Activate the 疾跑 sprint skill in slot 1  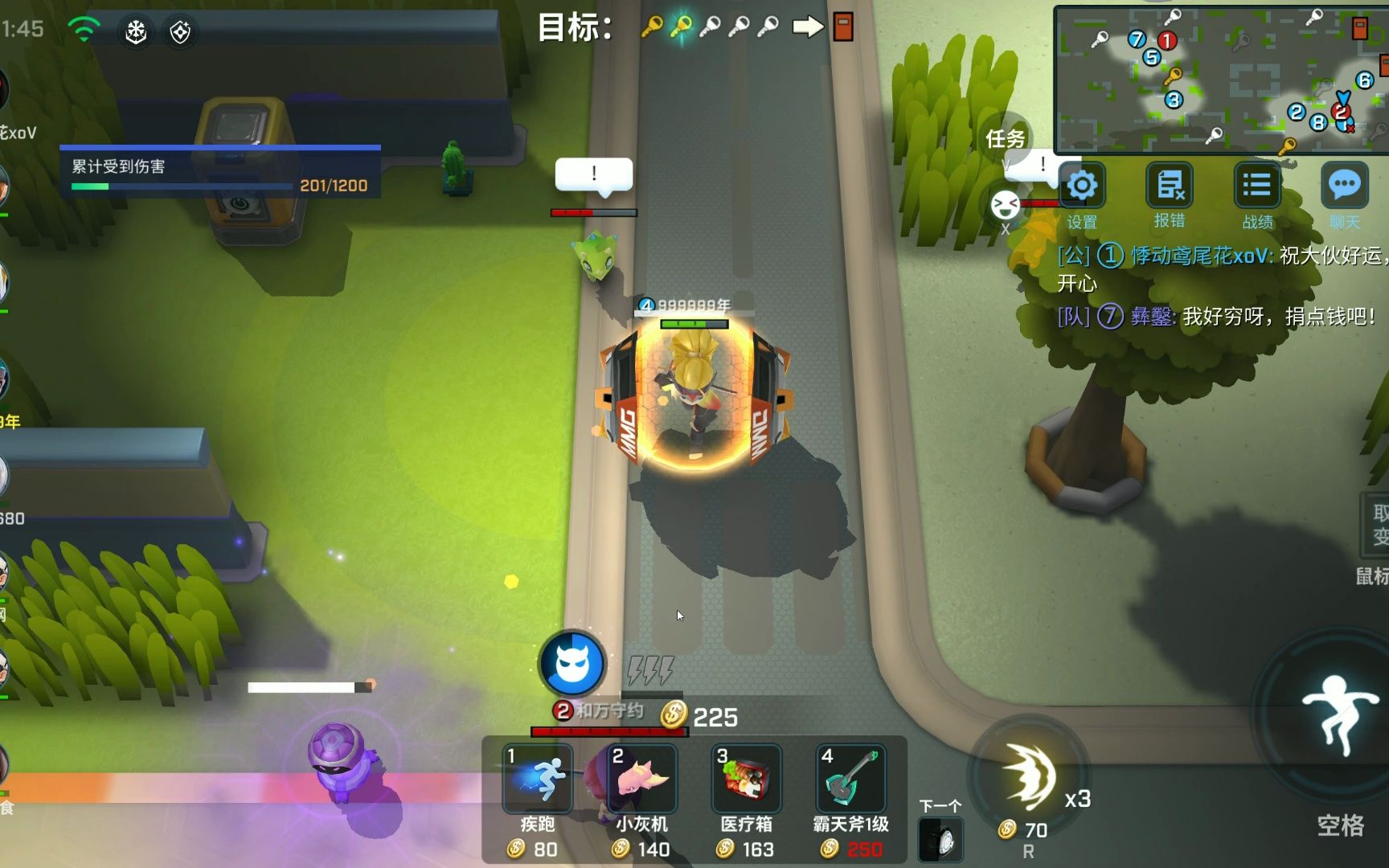click(537, 780)
